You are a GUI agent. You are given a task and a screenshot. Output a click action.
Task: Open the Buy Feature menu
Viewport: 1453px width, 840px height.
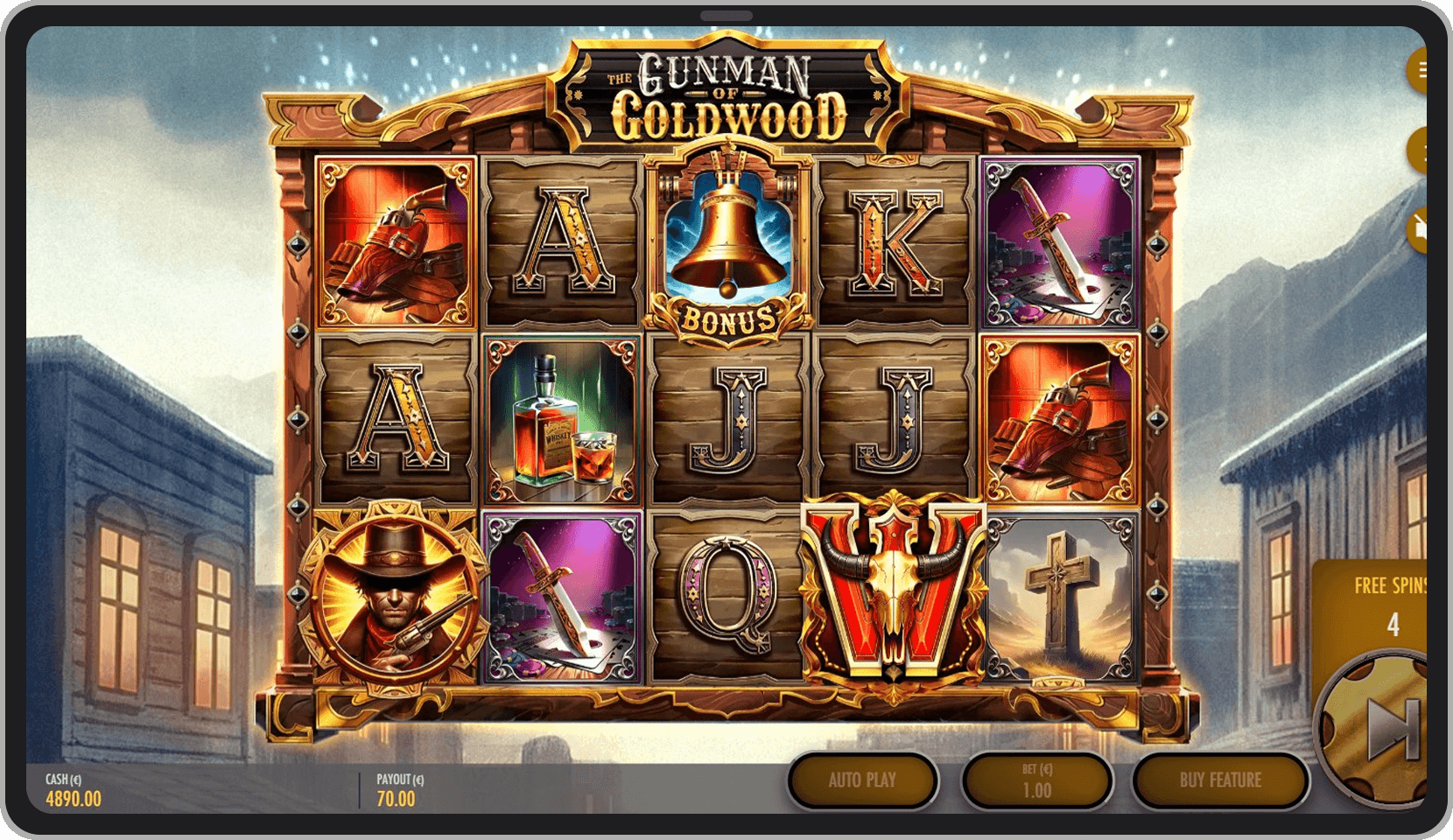1220,780
